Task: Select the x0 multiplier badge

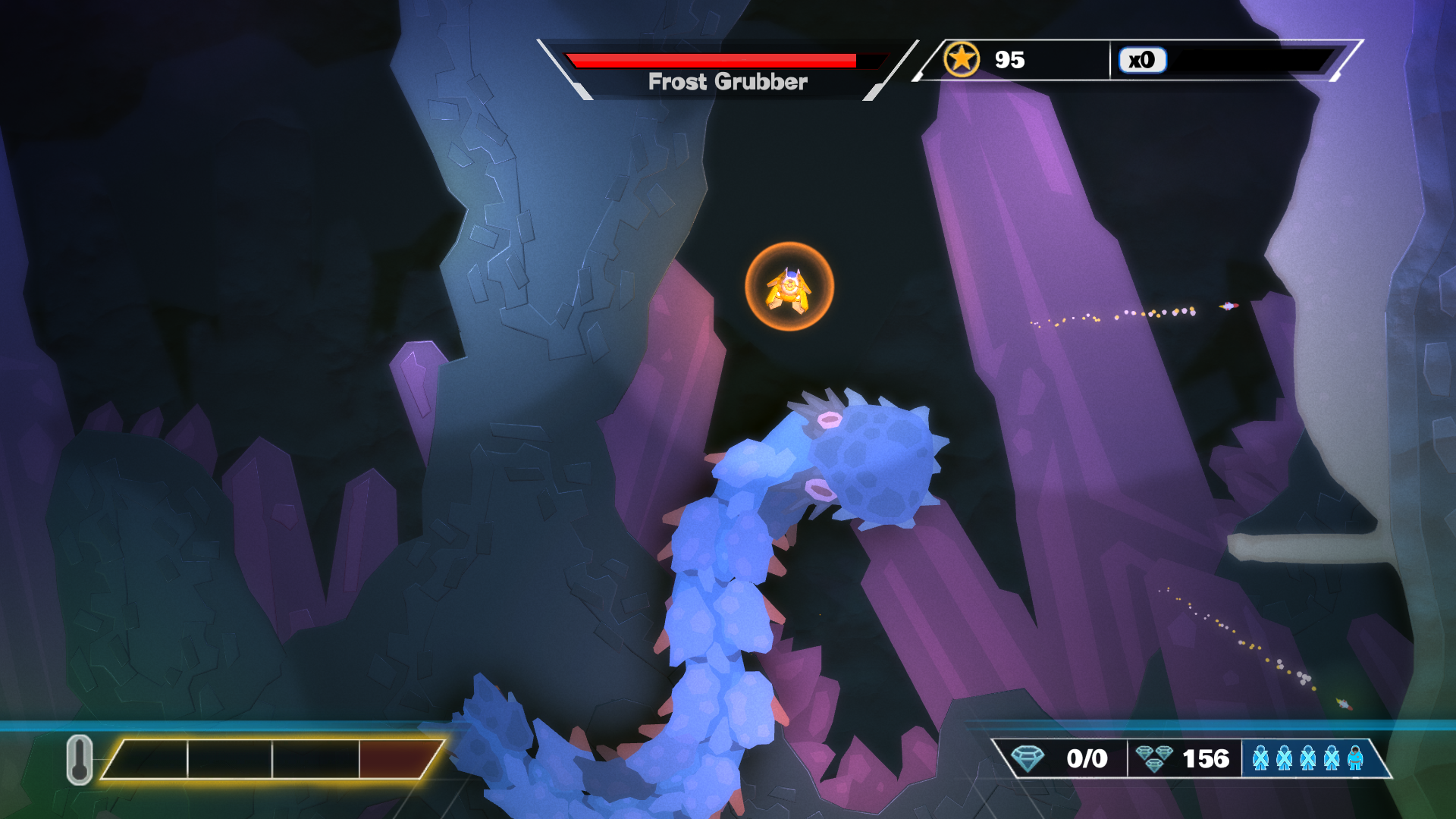Action: (1142, 60)
